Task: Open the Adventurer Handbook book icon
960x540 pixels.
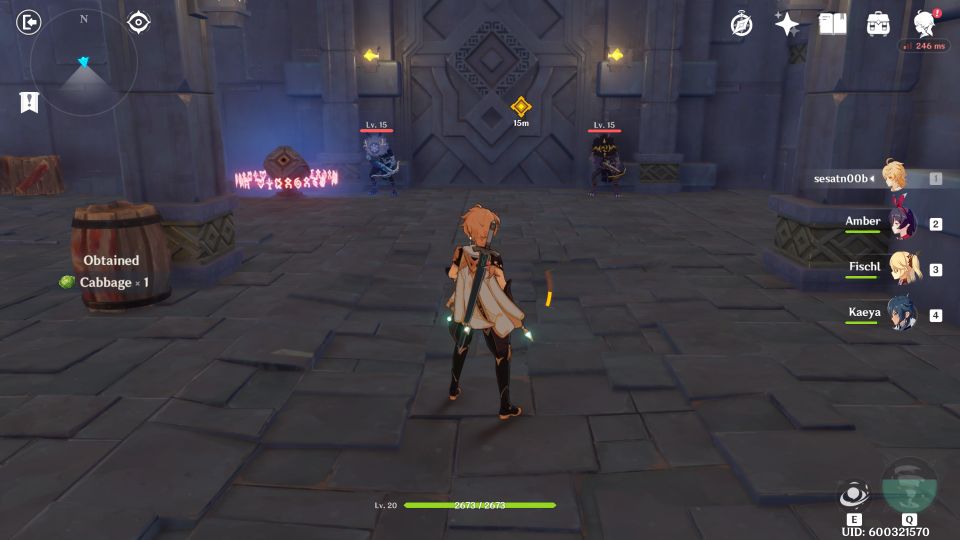Action: click(832, 24)
